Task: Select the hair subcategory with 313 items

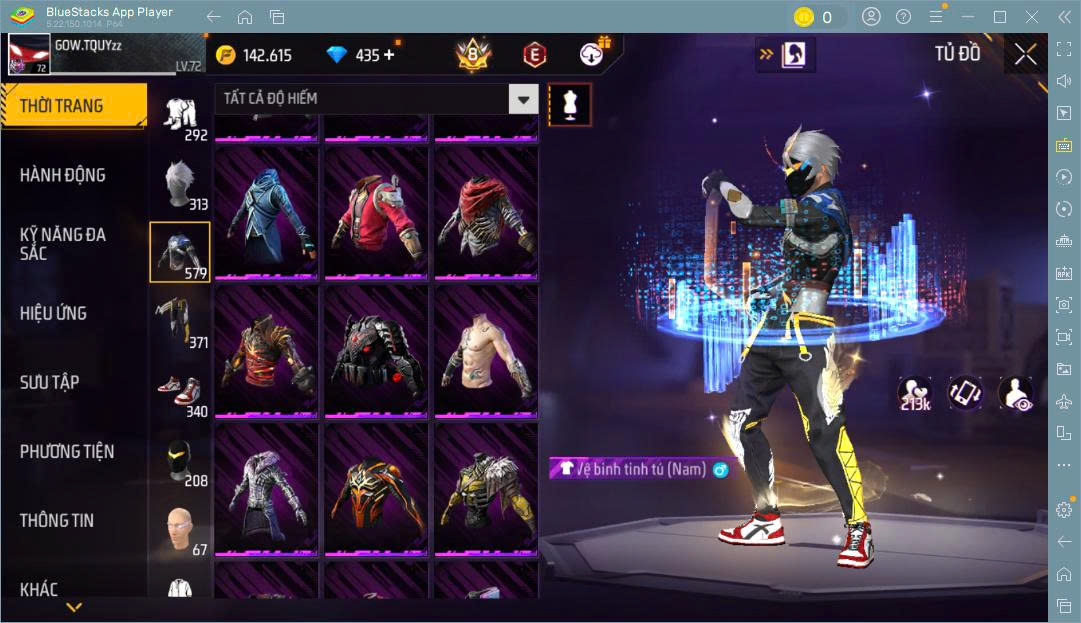Action: pos(181,184)
